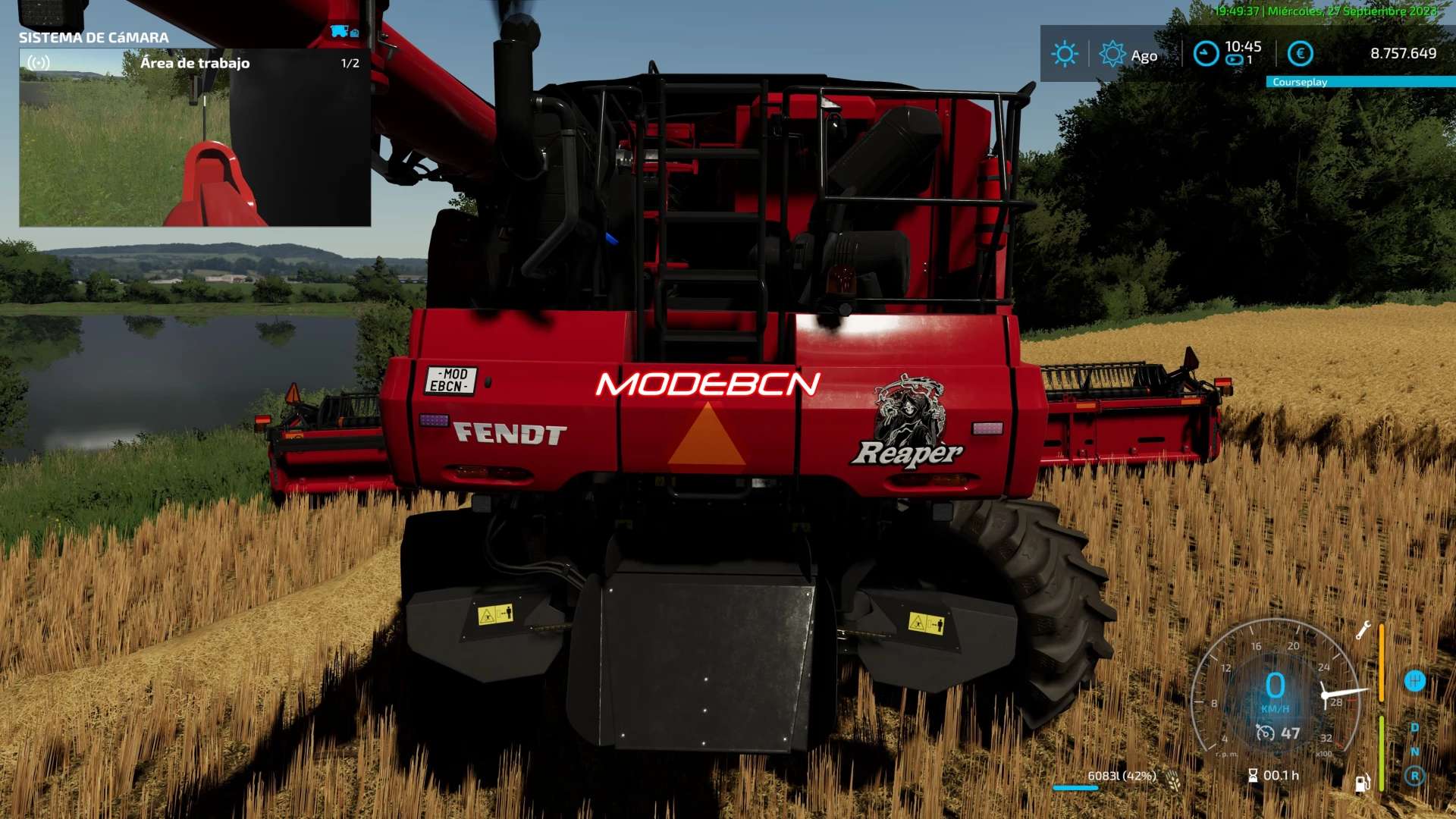Image resolution: width=1456 pixels, height=819 pixels.
Task: Click the wrench maintenance icon above the speedometer
Action: pyautogui.click(x=1364, y=630)
